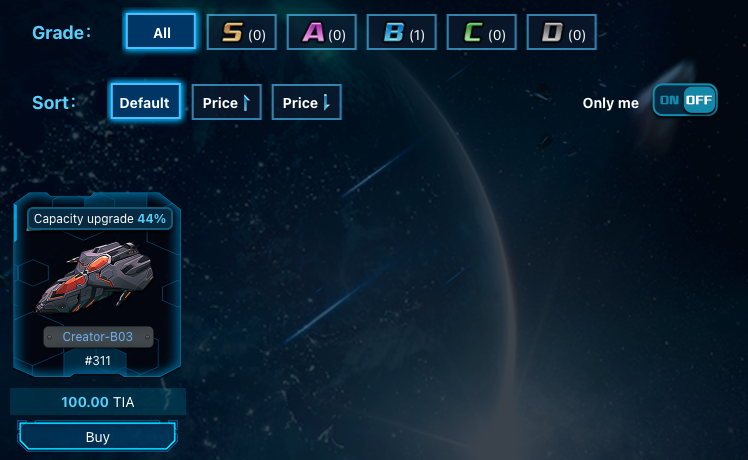
Task: Show only A grade ships
Action: pos(322,33)
